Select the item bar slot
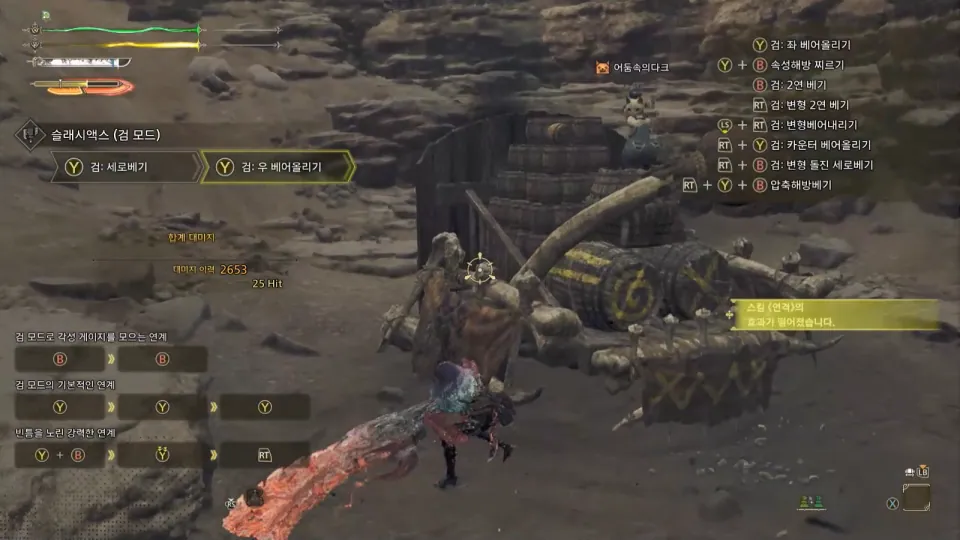The image size is (960, 540). tap(915, 497)
